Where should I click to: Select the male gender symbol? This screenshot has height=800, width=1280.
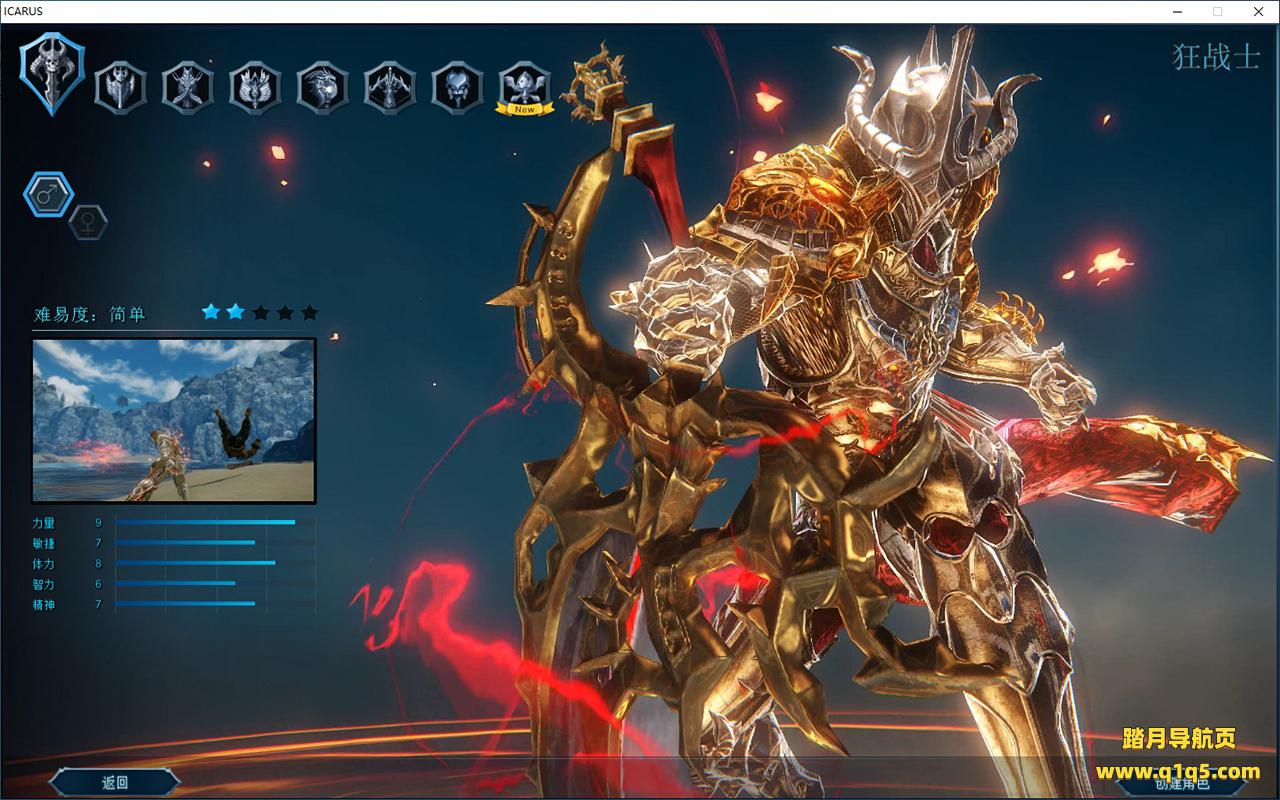coord(48,195)
